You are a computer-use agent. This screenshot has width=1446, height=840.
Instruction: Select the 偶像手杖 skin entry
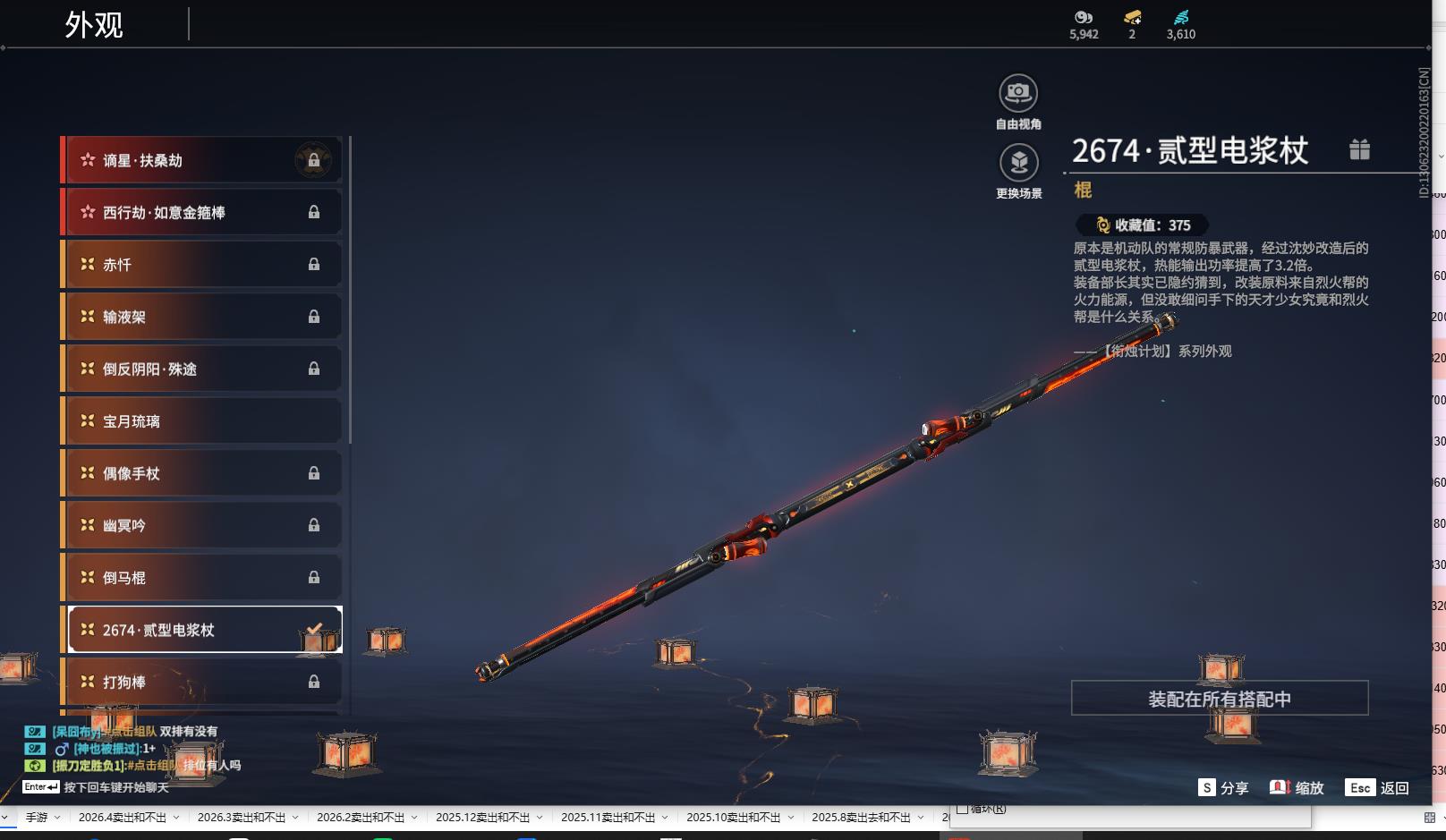202,473
